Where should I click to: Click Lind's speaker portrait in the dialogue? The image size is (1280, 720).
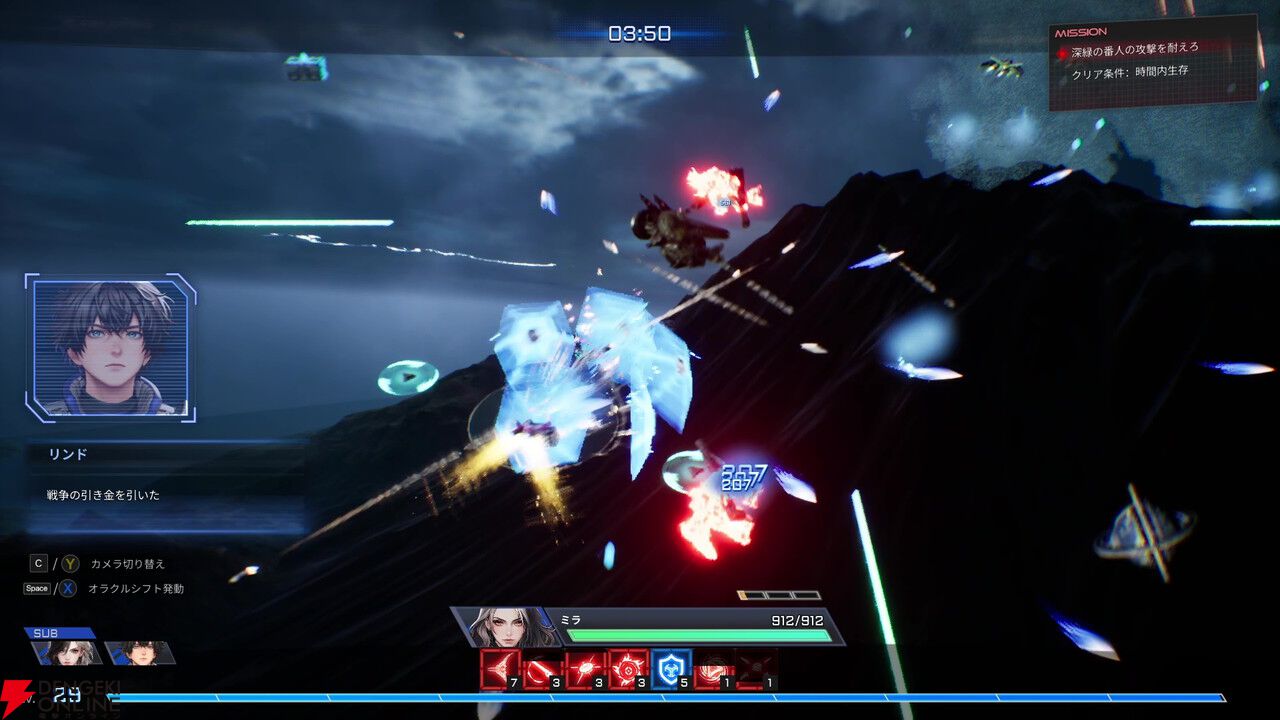click(x=110, y=347)
